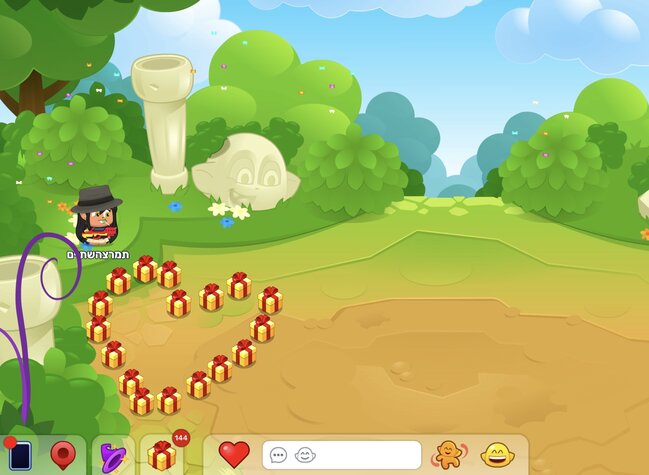
Task: Open the laughing yellow face emotes
Action: (x=496, y=455)
